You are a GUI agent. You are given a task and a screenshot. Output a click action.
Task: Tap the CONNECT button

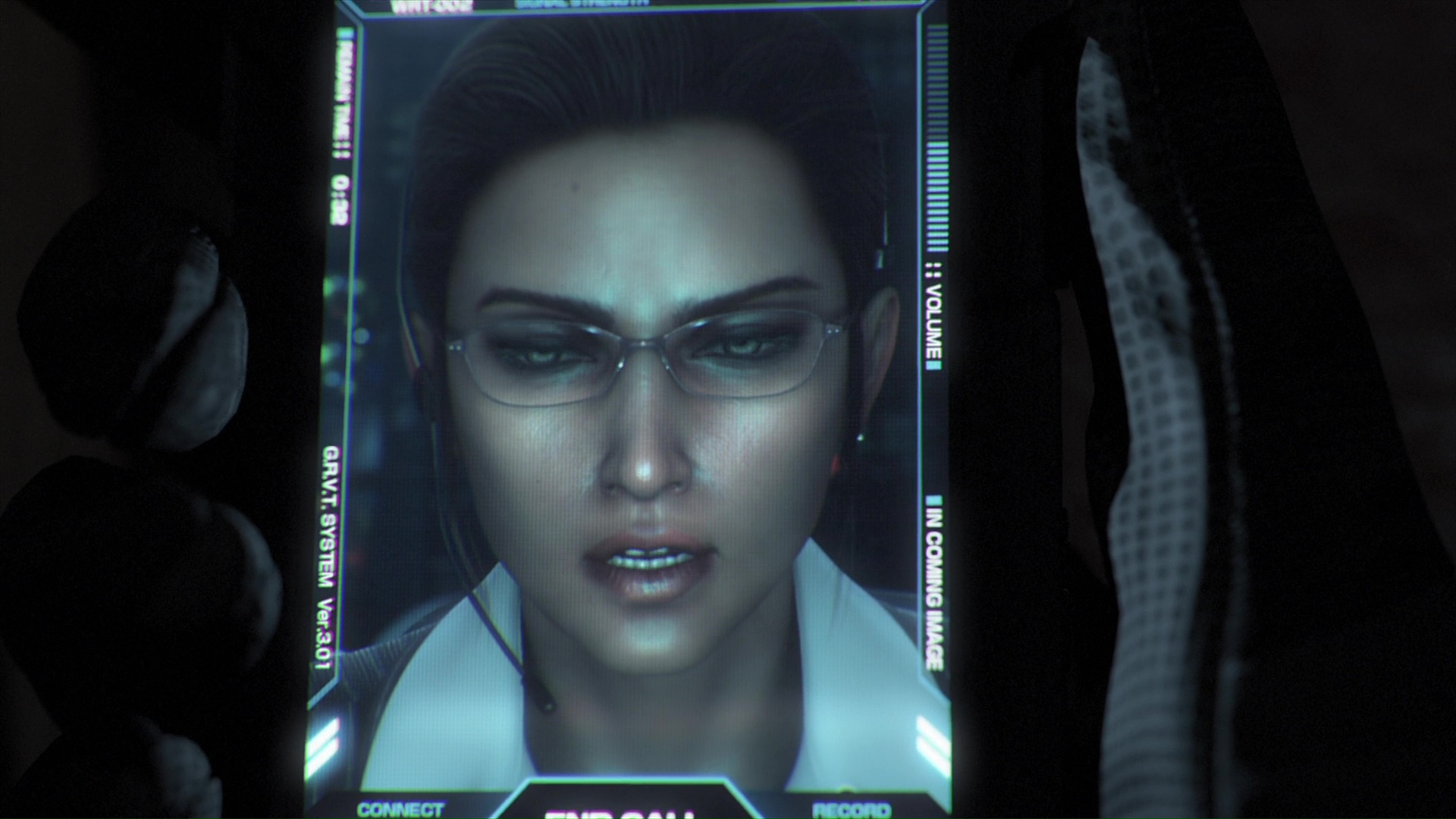pyautogui.click(x=400, y=810)
